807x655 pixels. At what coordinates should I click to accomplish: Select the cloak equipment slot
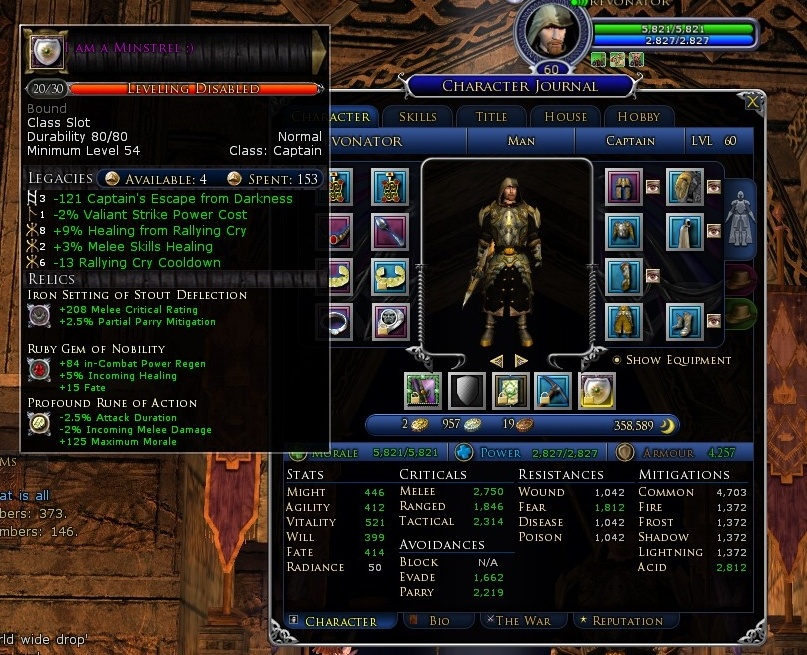pos(686,232)
